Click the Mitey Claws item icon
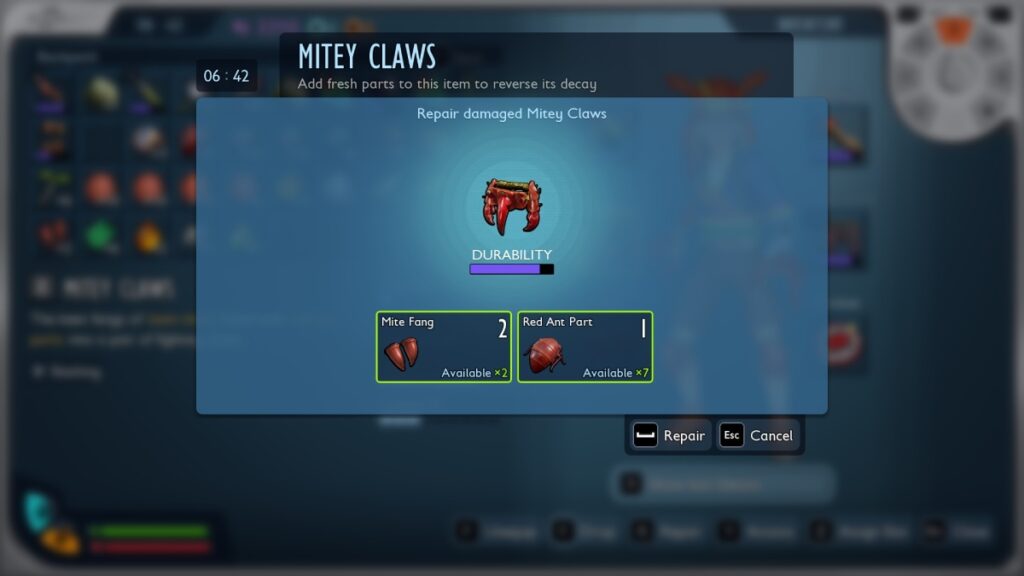The height and width of the screenshot is (576, 1024). pyautogui.click(x=511, y=206)
